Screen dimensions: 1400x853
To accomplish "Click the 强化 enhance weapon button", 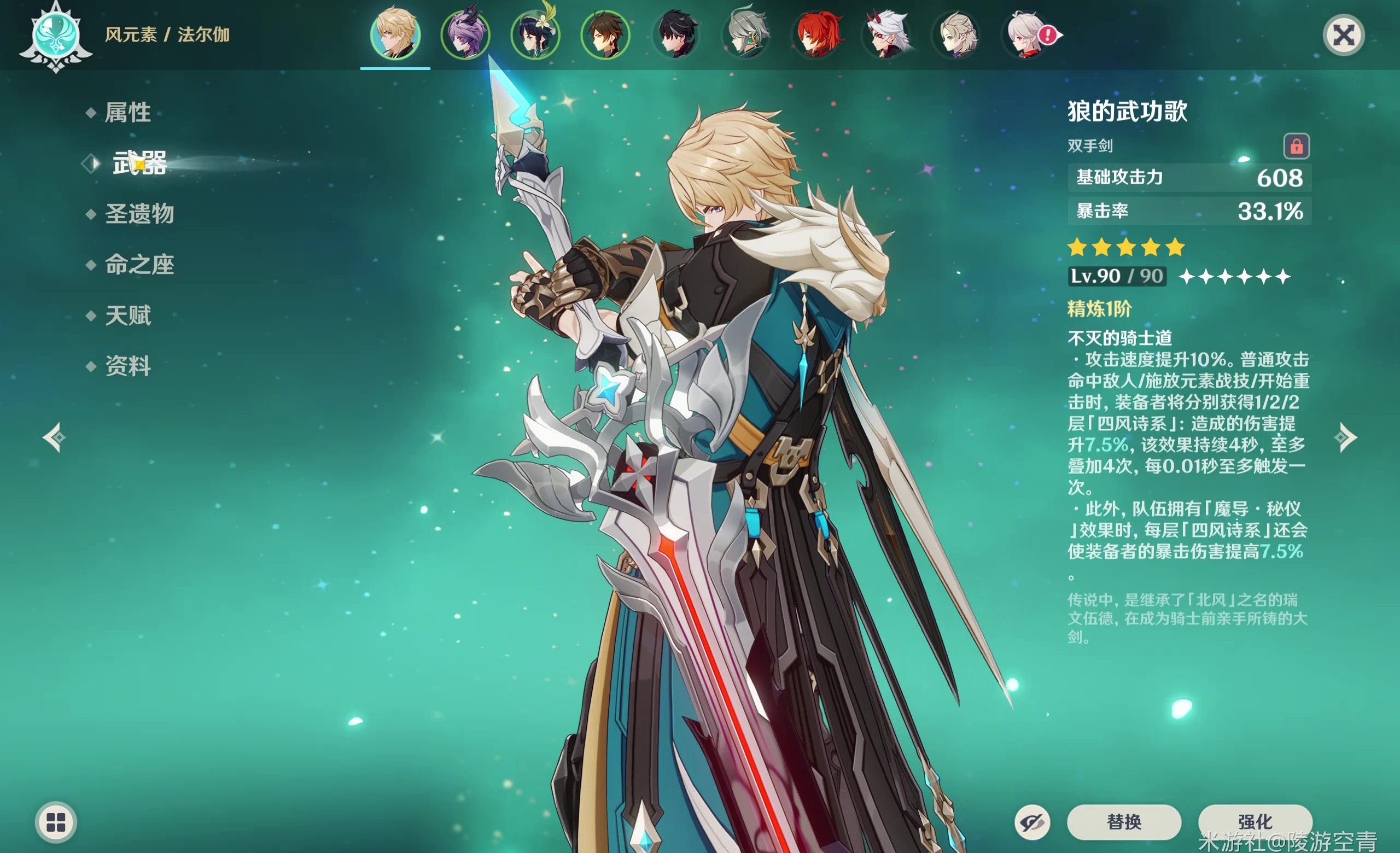I will [1255, 821].
